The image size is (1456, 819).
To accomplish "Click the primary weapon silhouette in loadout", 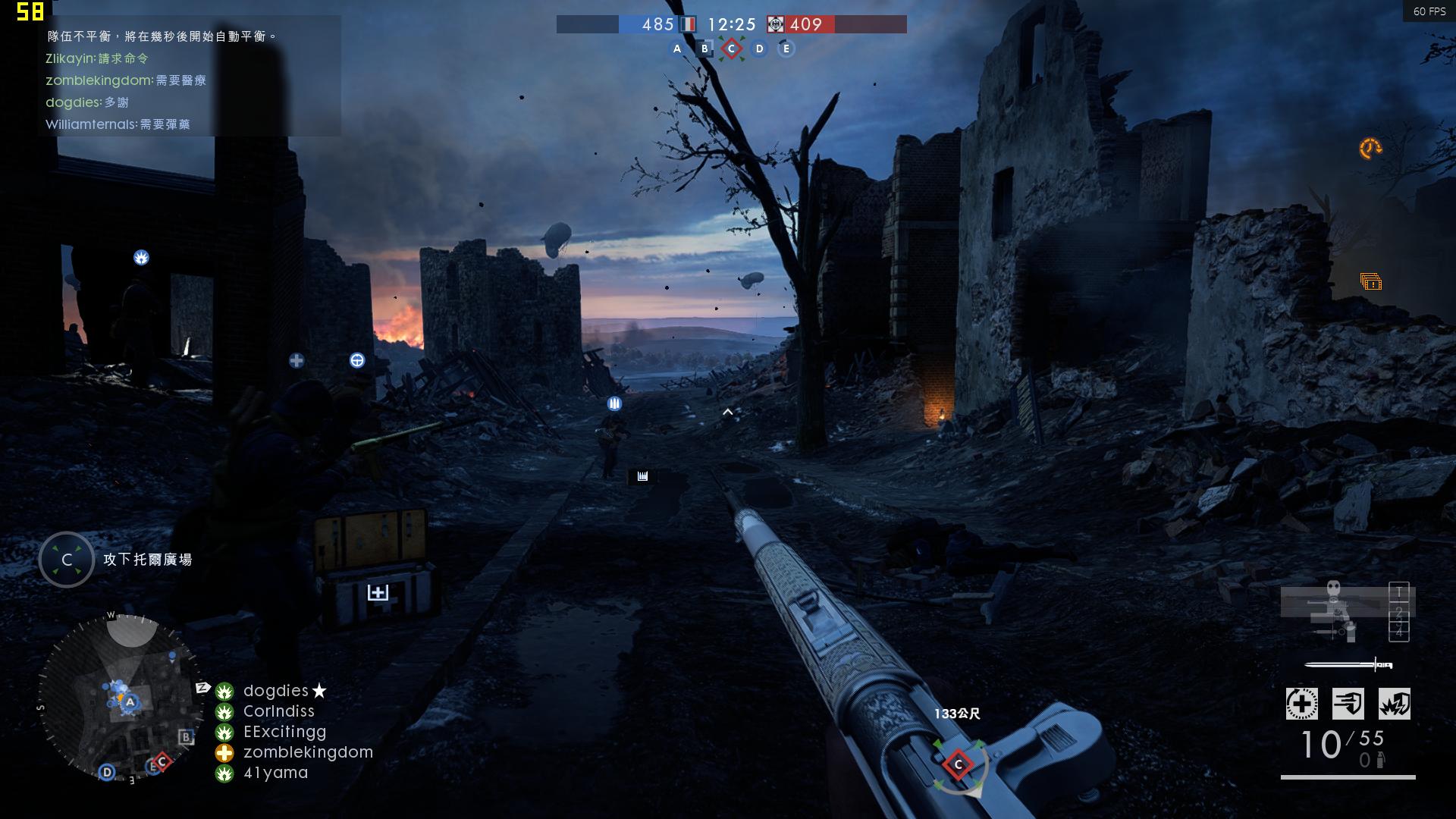I will 1335,603.
